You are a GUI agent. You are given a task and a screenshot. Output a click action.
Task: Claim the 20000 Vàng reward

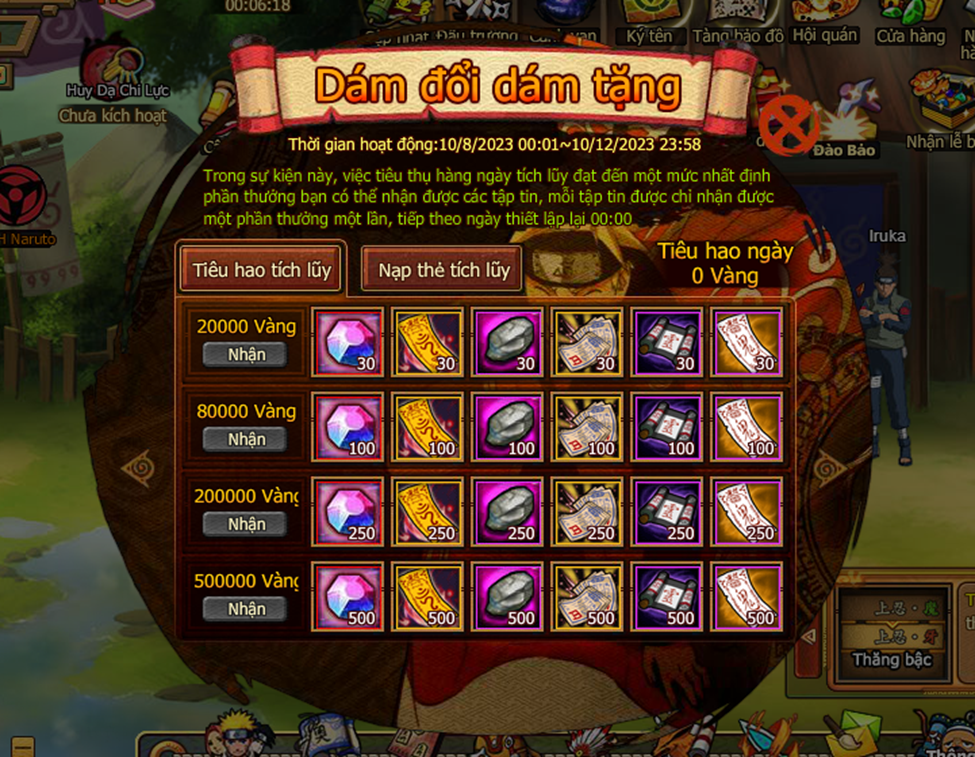(x=246, y=354)
